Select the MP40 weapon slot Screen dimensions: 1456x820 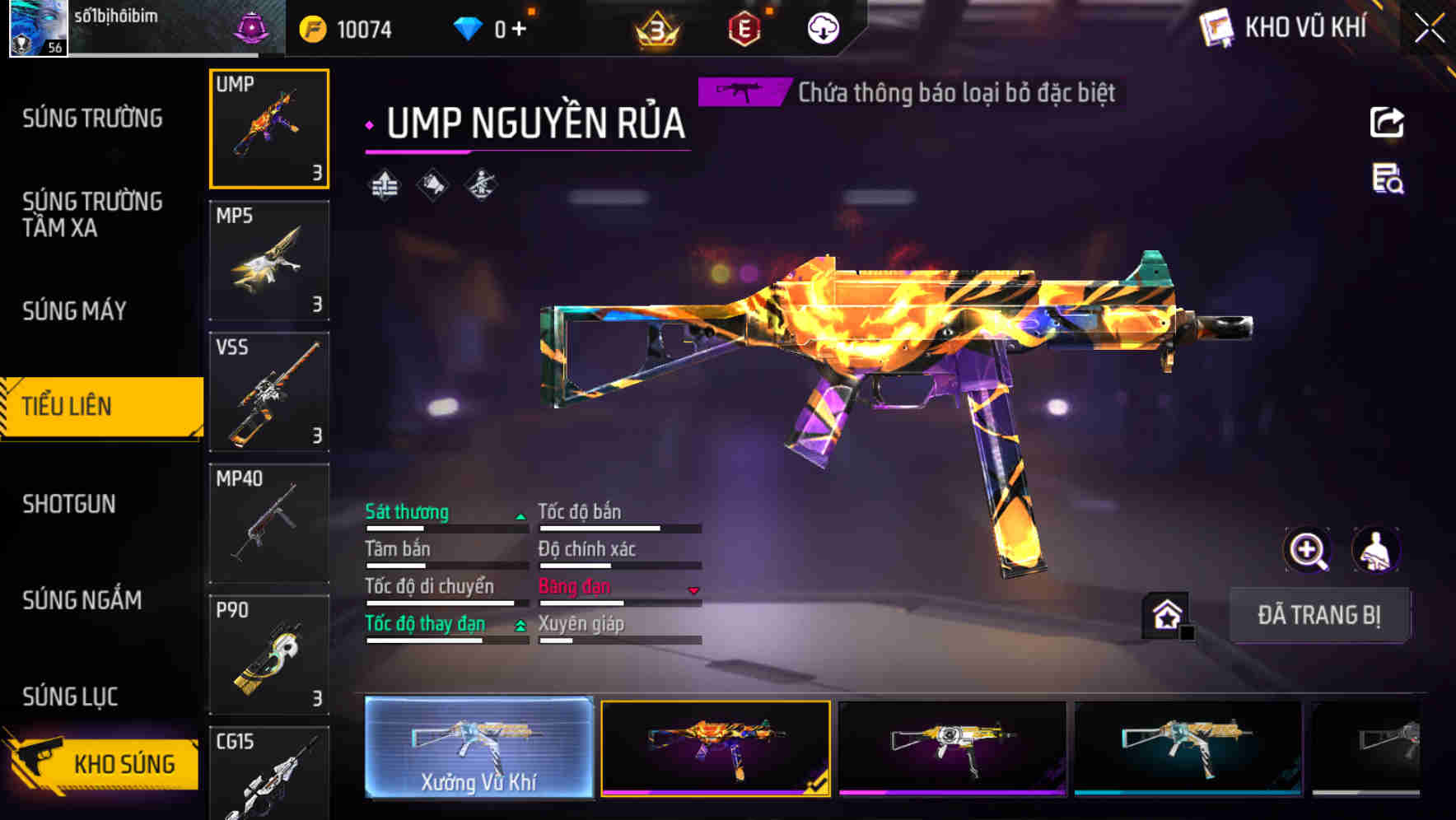[269, 523]
